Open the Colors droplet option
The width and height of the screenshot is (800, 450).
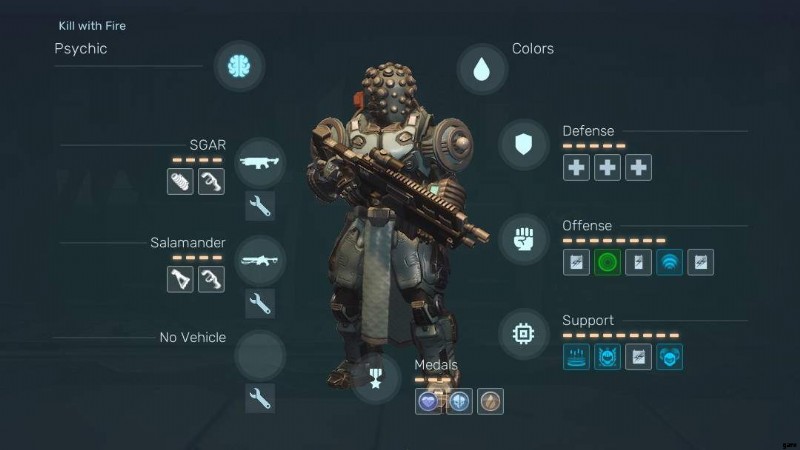482,69
